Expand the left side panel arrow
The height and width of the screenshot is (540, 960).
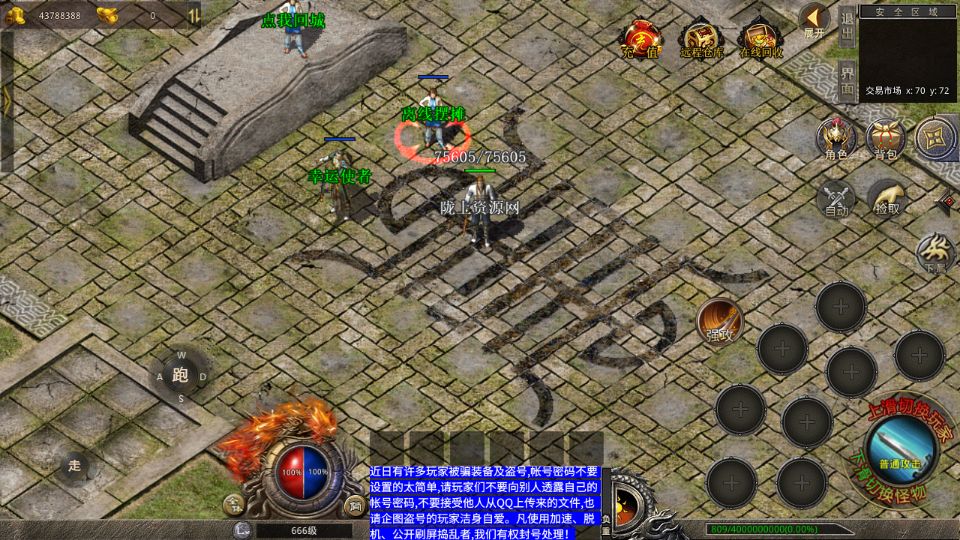(x=6, y=100)
